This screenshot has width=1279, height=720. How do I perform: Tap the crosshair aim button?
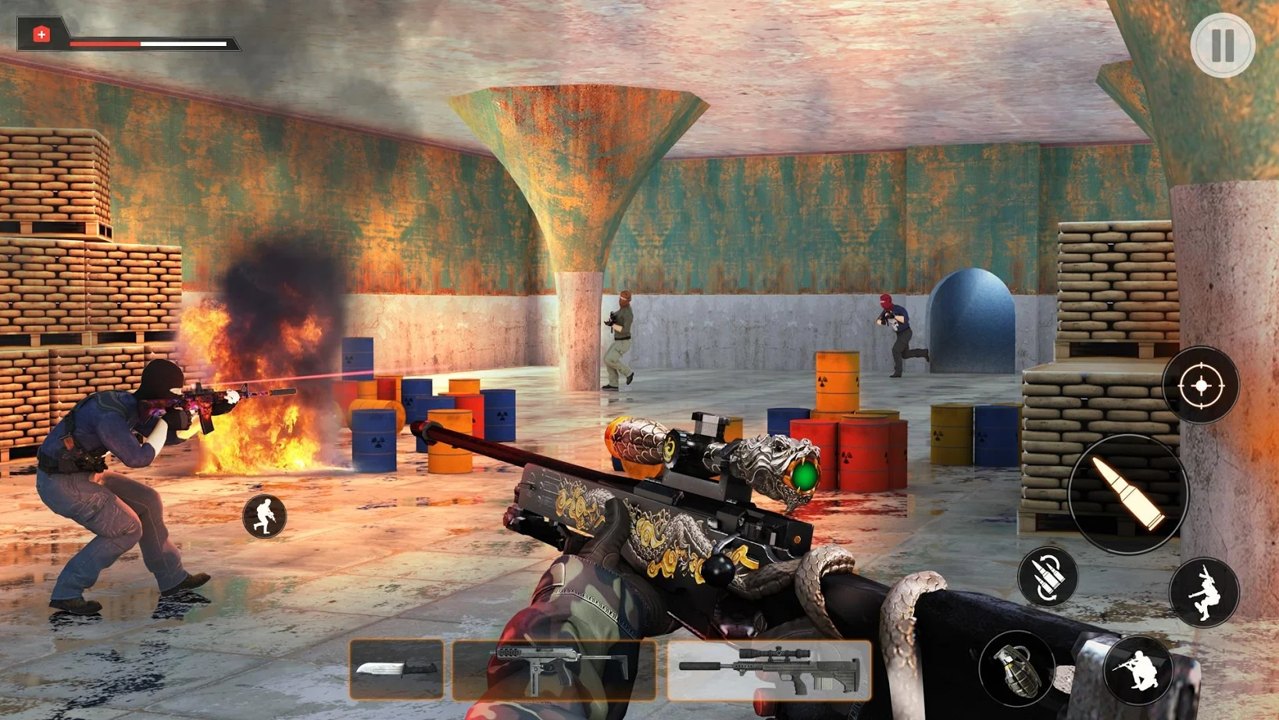click(x=1200, y=385)
